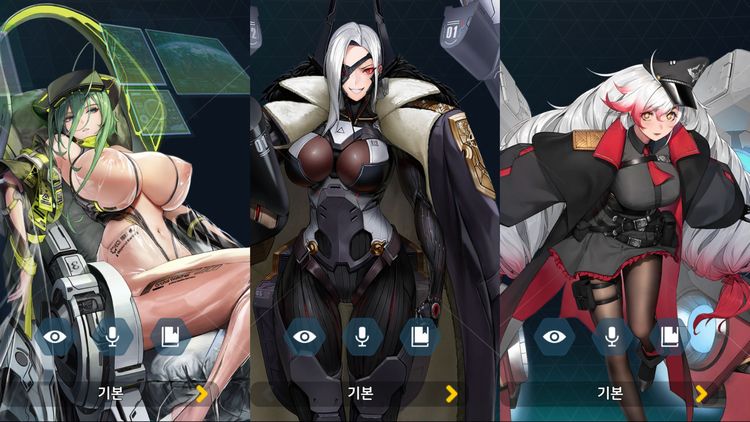Screen dimensions: 750x422
Task: Play voice microphone icon under green-haired character
Action: (112, 337)
